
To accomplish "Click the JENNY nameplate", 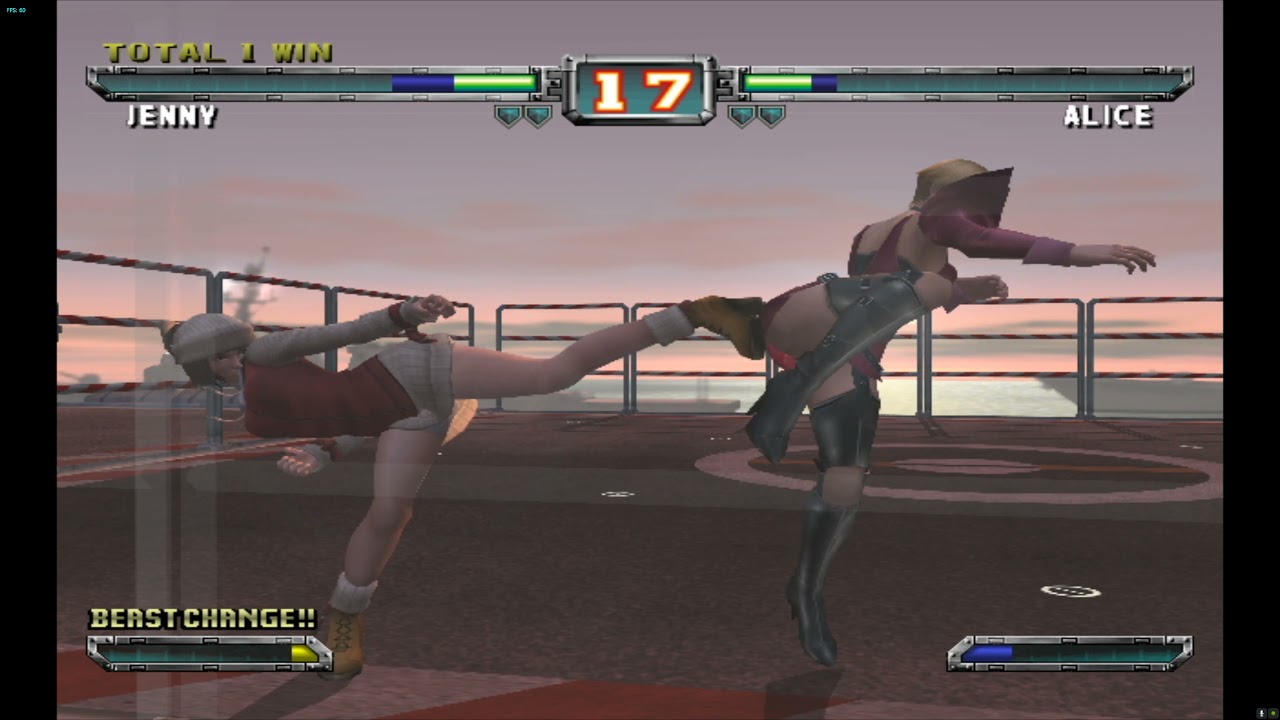I will (172, 117).
